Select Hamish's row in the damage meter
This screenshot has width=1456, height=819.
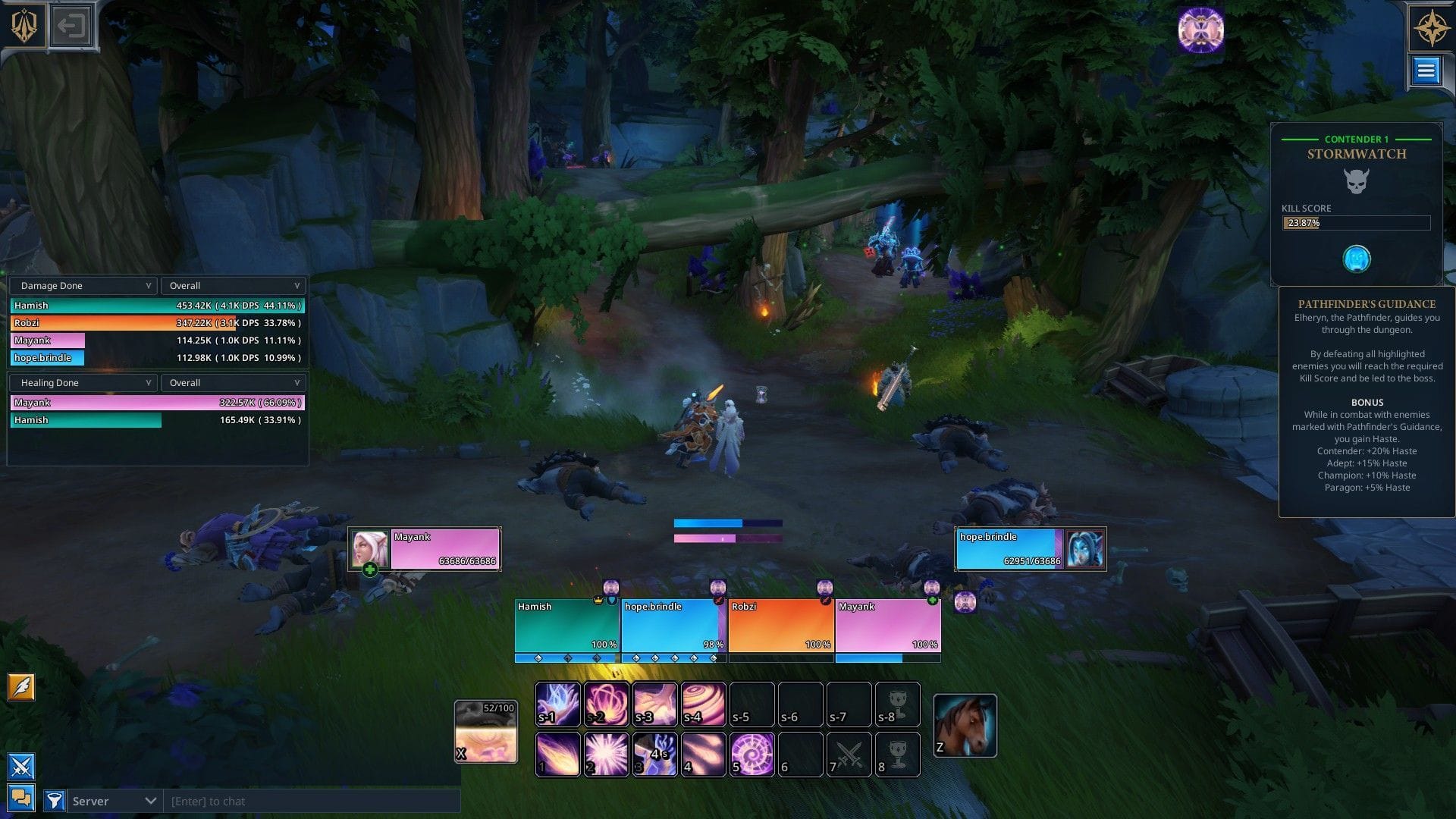click(x=155, y=305)
